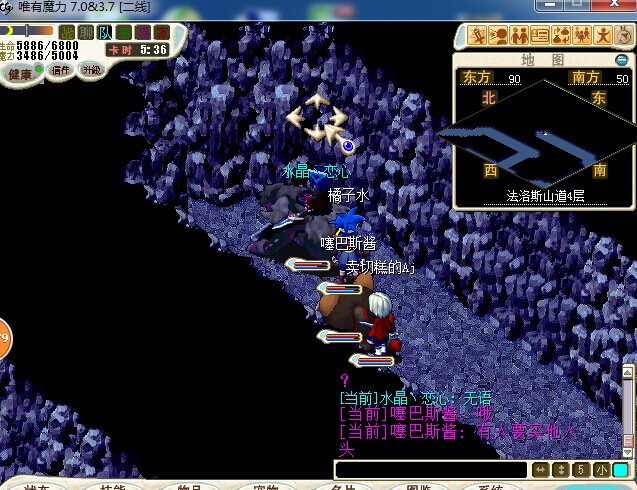Click the cyan chat color swatch

pyautogui.click(x=621, y=470)
